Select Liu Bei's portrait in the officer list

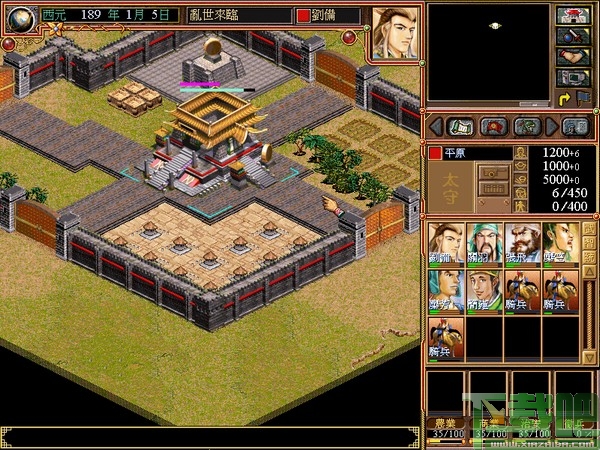click(446, 243)
